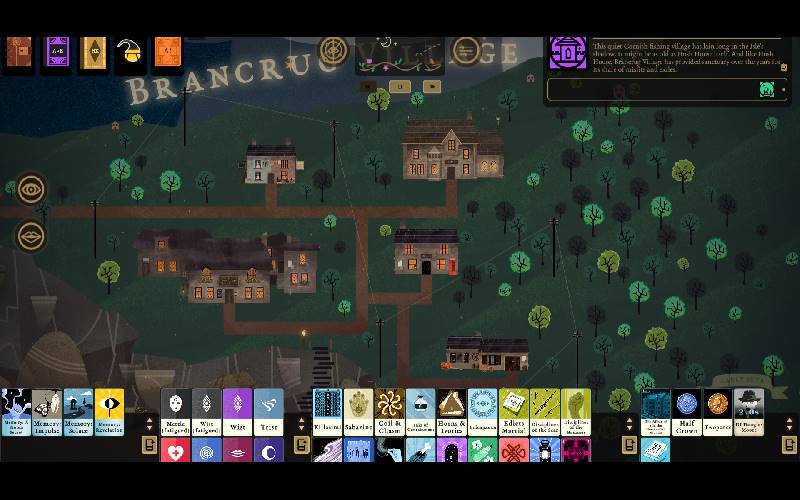
Task: Select the Killasimi skill card
Action: tap(327, 412)
